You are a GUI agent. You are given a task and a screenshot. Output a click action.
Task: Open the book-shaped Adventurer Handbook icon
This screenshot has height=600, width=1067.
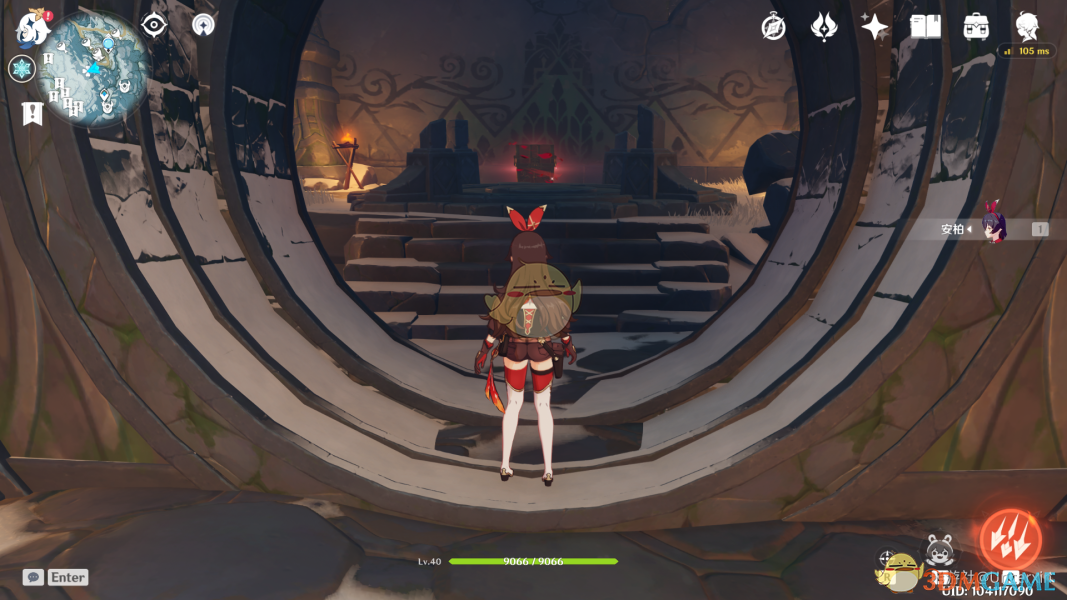click(x=925, y=27)
